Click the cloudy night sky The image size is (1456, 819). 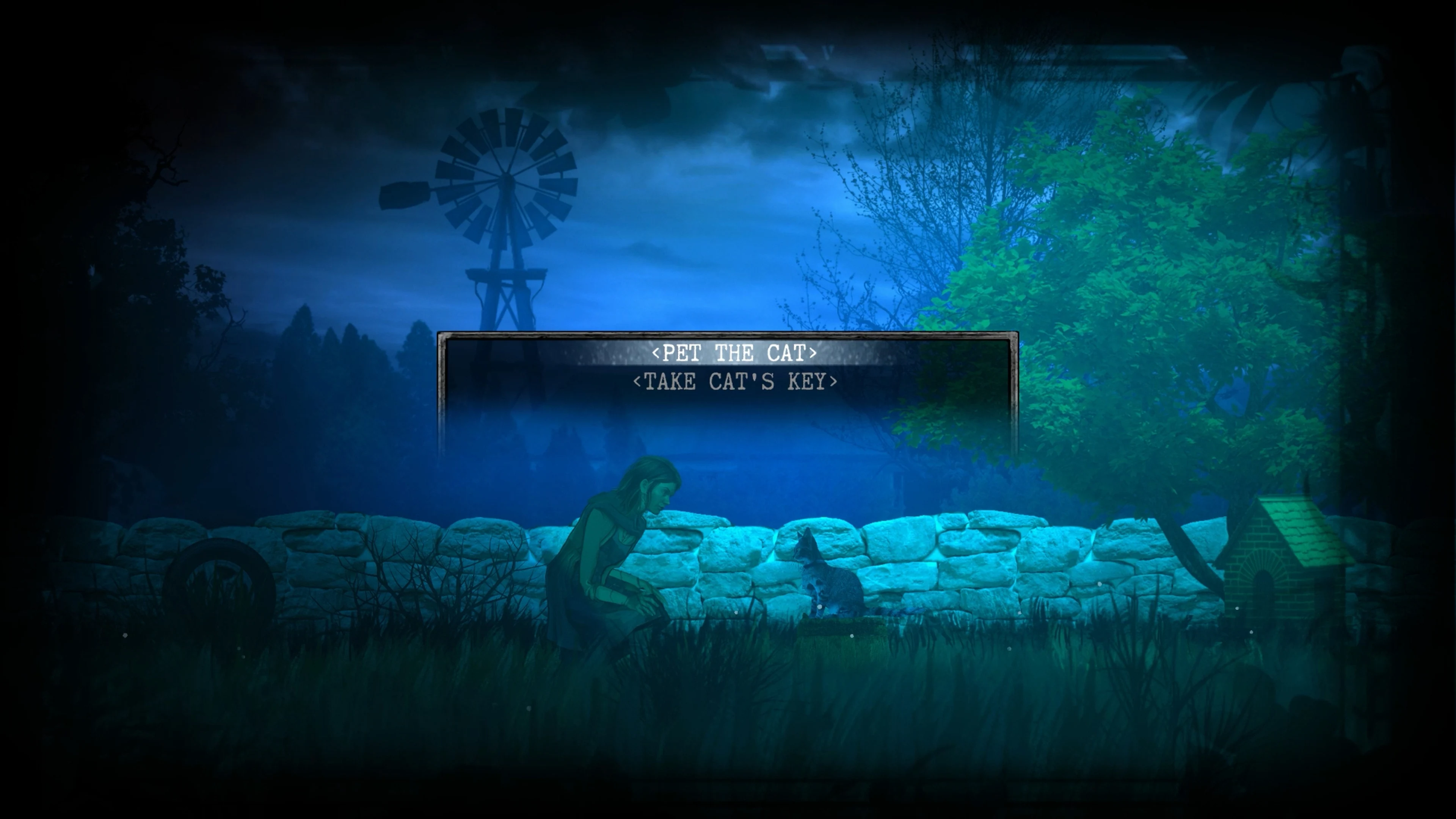706,169
